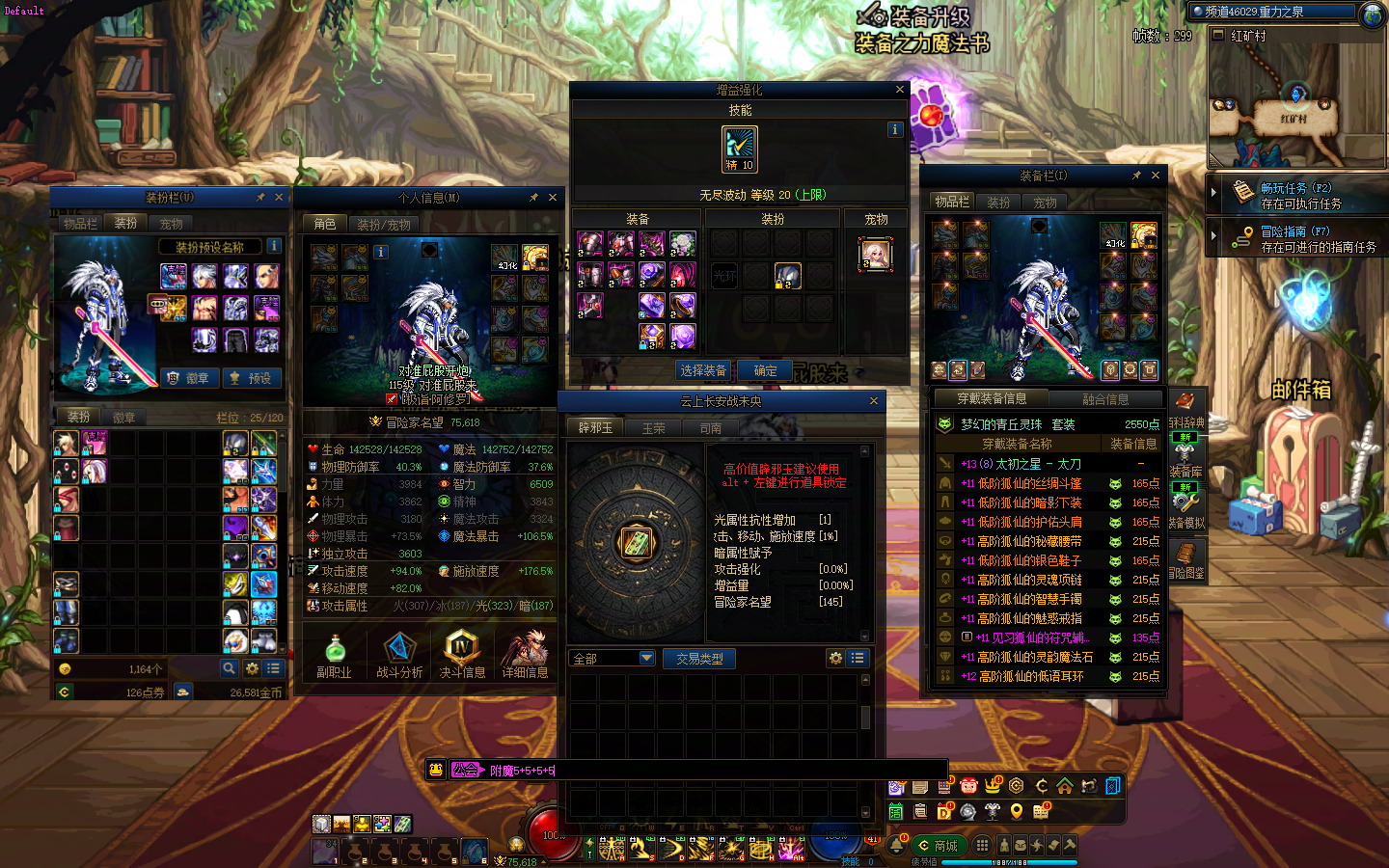Switch to the 装扮/宠物 tab
The width and height of the screenshot is (1389, 868).
tap(384, 225)
